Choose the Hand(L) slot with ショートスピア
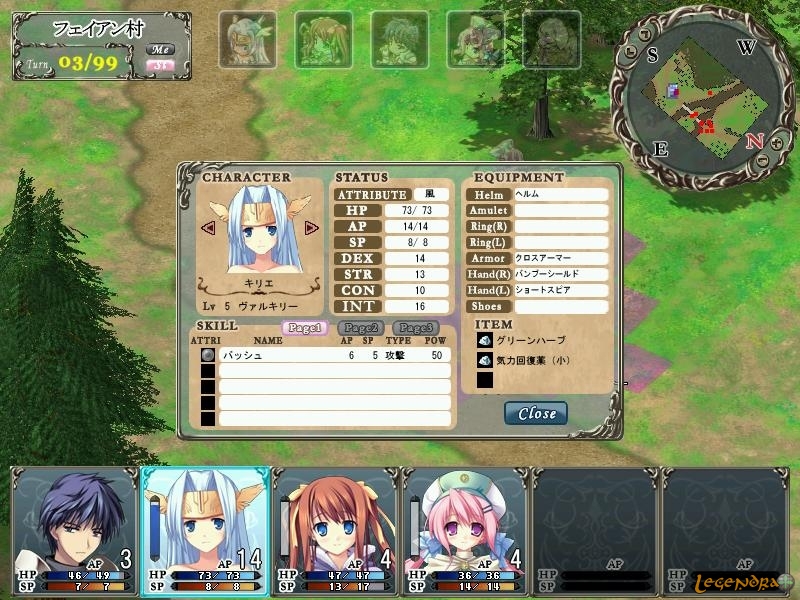 (560, 290)
